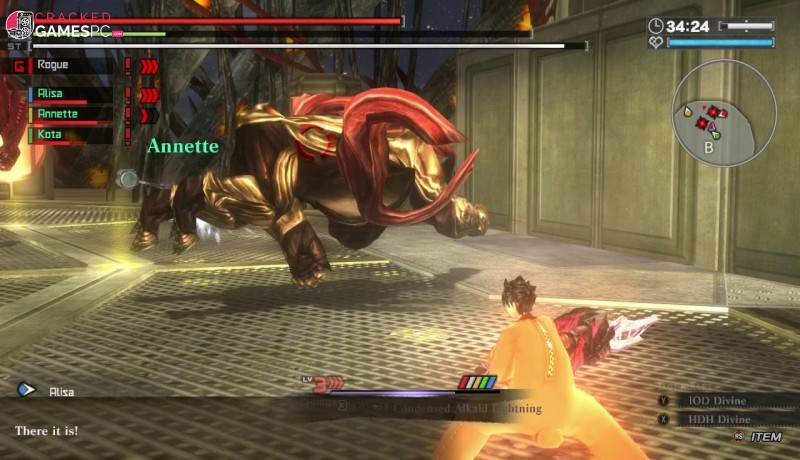This screenshot has width=800, height=460.
Task: Select Alisa in the party list
Action: pos(50,94)
